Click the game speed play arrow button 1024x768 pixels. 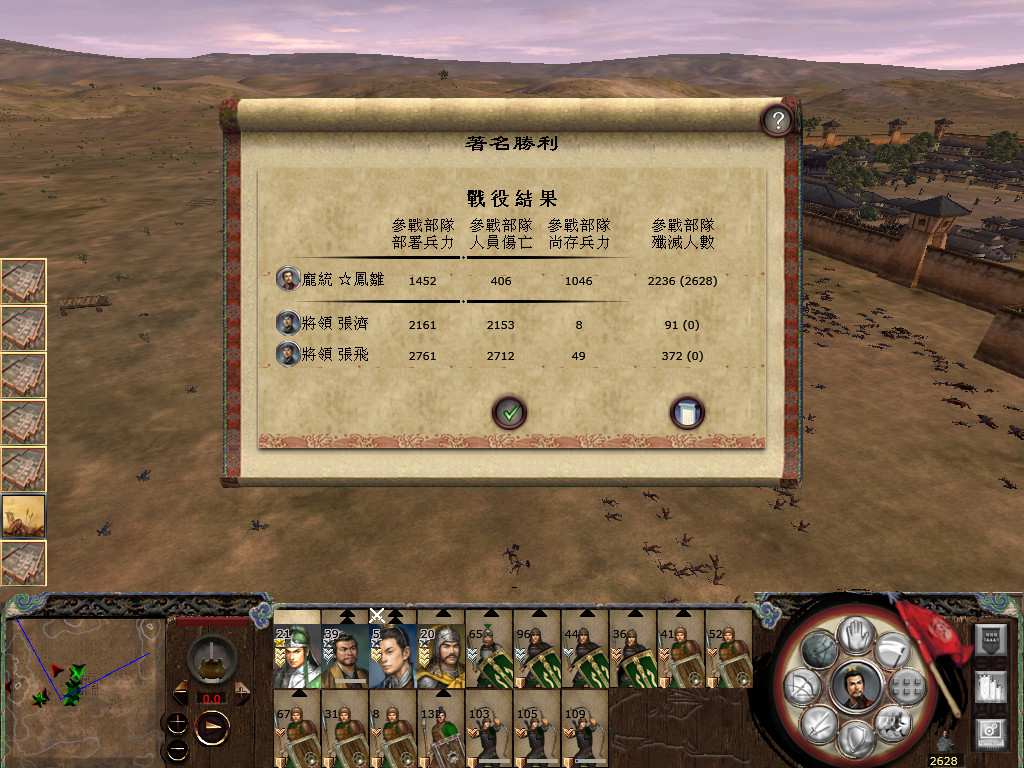211,725
